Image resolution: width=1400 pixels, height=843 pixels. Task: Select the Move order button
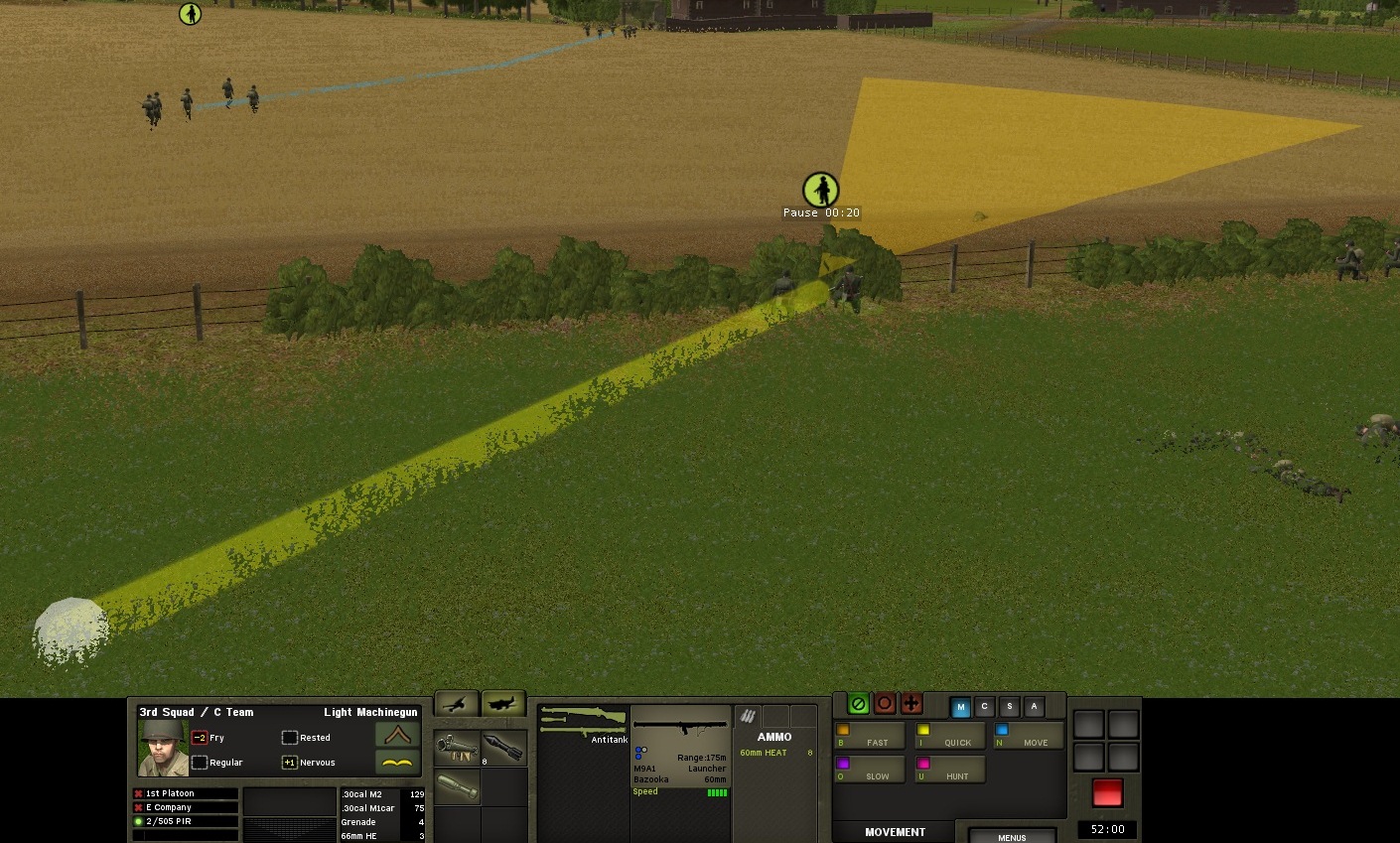(x=1028, y=737)
